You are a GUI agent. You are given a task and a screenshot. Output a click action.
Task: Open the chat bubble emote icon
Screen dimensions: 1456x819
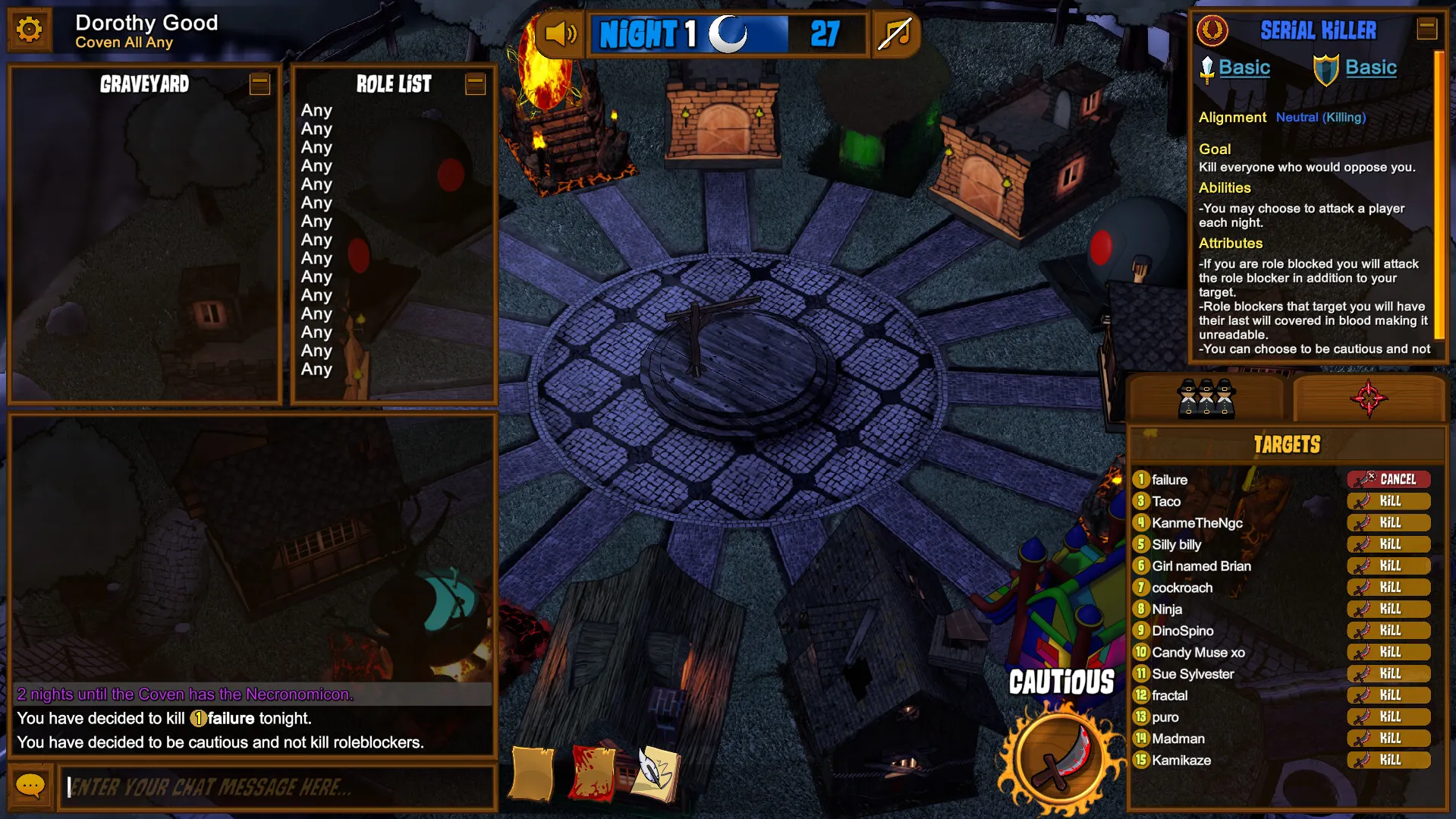(x=31, y=786)
